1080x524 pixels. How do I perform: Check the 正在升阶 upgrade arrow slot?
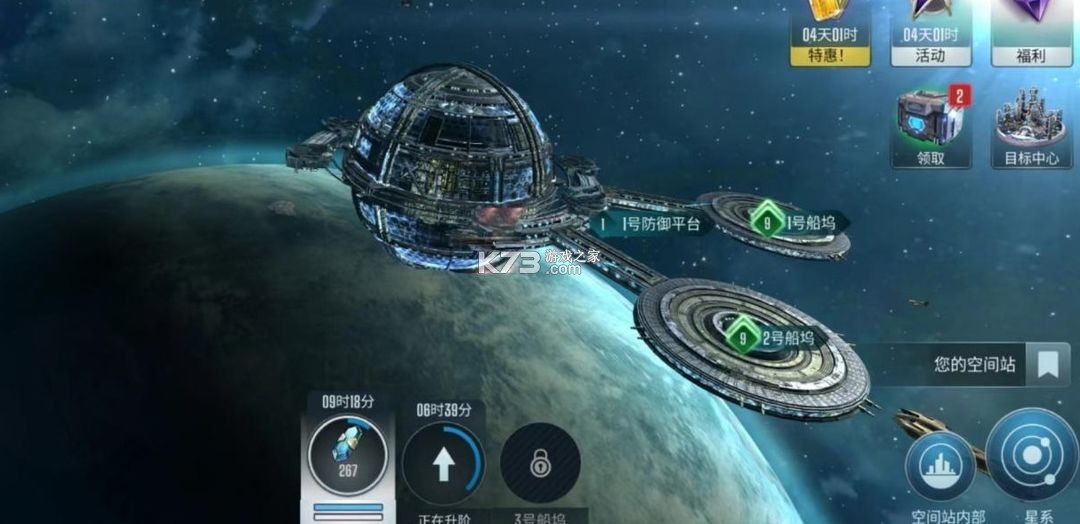(444, 464)
